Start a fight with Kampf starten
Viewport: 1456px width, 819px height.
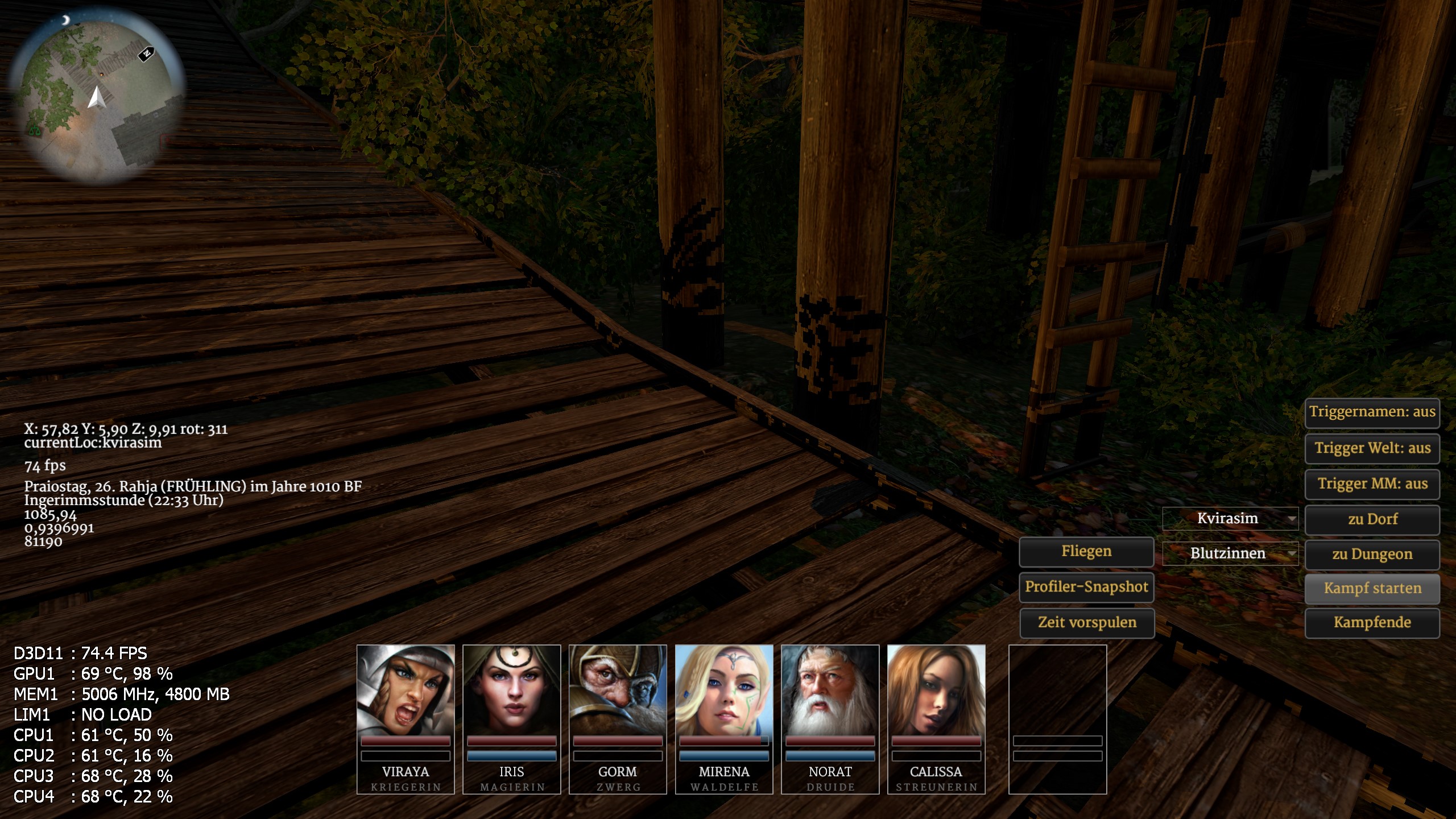[x=1372, y=589]
